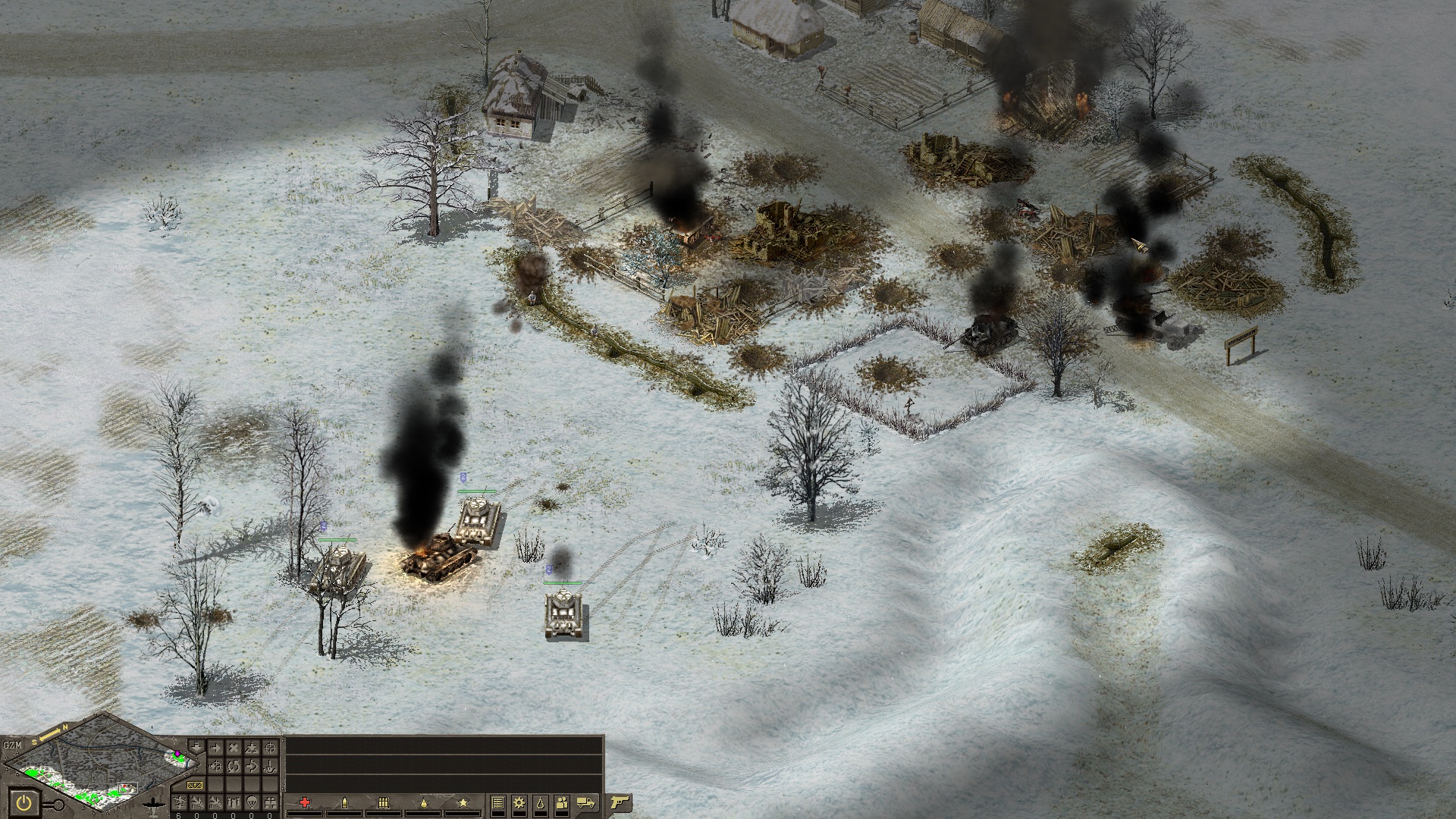Click the GZM label plate

coord(13,745)
